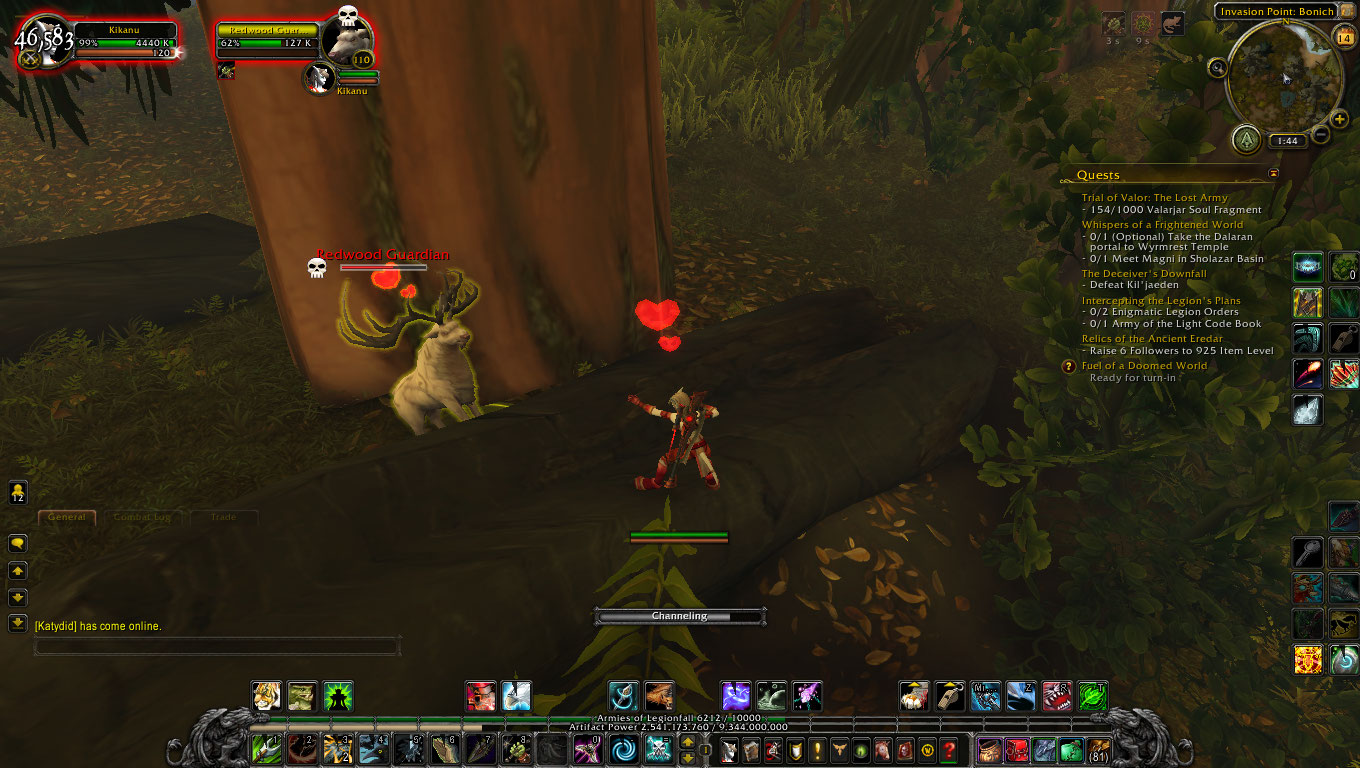Click the chat scroll-up arrow
1360x768 pixels.
pyautogui.click(x=18, y=570)
